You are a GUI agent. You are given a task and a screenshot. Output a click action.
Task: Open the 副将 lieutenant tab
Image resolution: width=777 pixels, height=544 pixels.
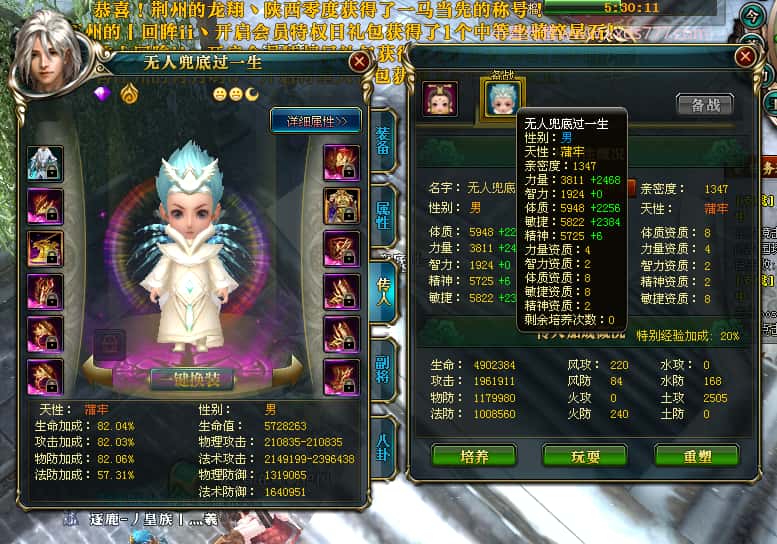click(383, 359)
